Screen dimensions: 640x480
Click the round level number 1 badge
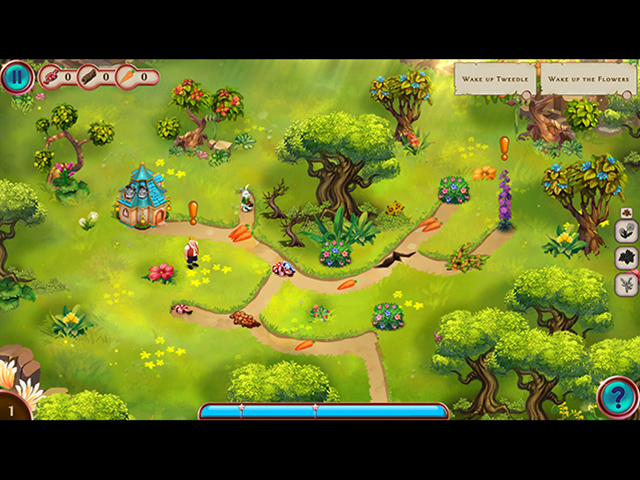(13, 410)
